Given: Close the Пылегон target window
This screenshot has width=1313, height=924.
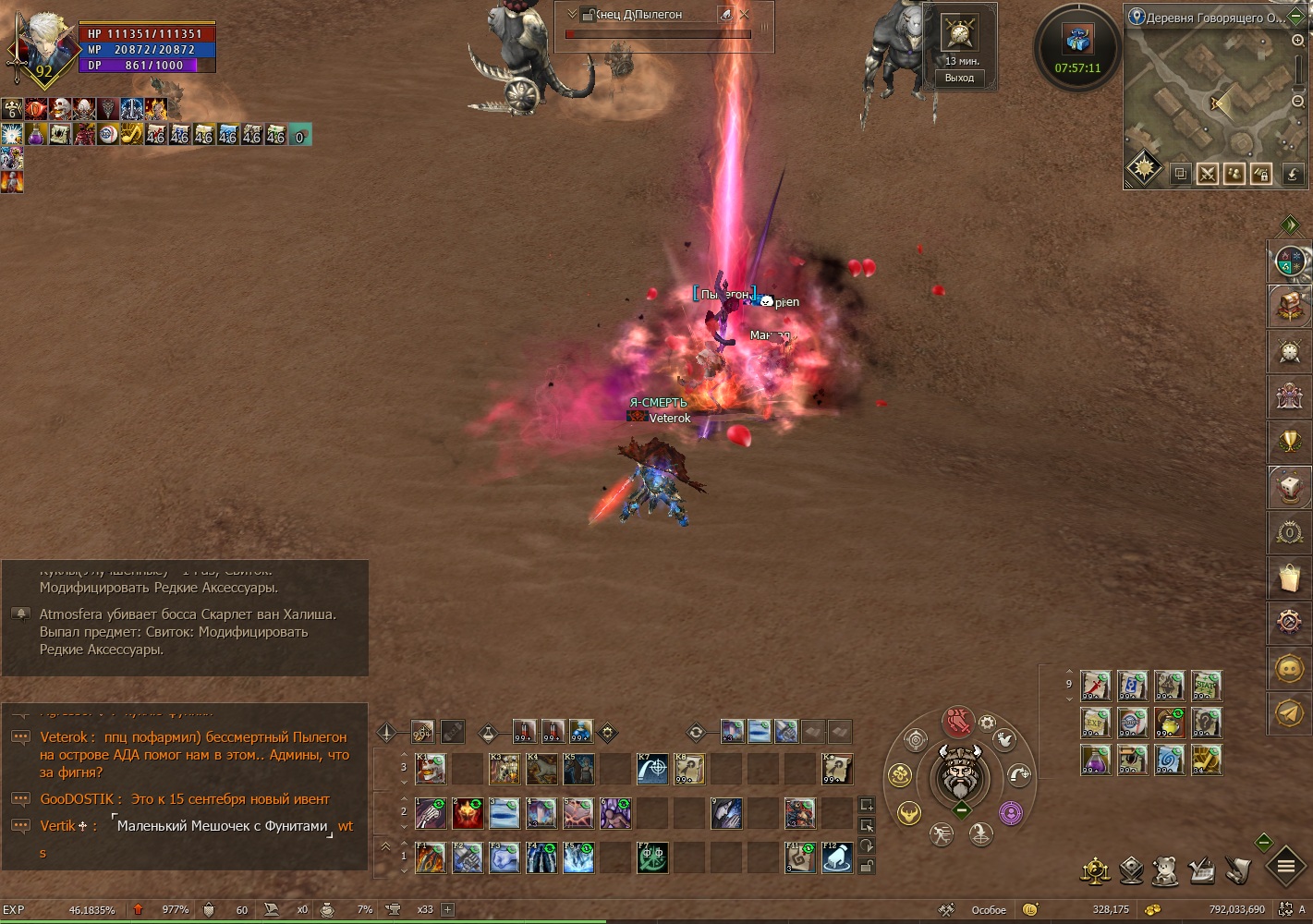Looking at the screenshot, I should pyautogui.click(x=745, y=14).
